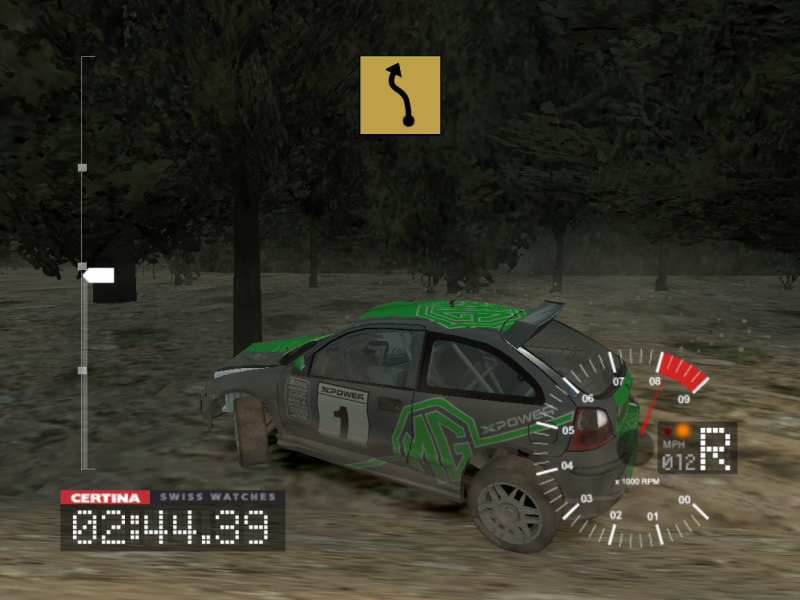Click the yellow pace note turn icon

[x=400, y=95]
